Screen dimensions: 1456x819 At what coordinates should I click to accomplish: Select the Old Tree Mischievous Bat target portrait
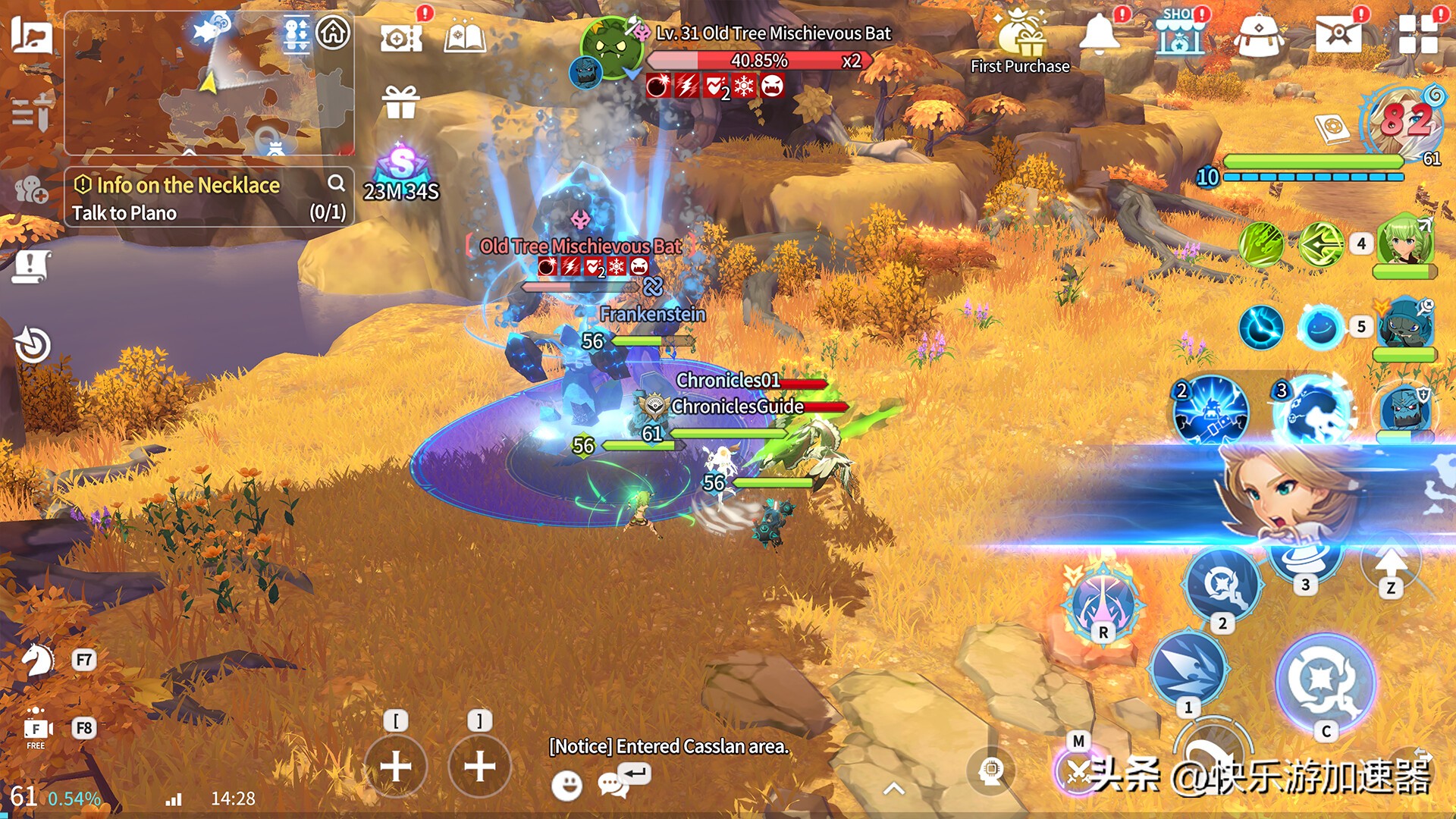612,49
